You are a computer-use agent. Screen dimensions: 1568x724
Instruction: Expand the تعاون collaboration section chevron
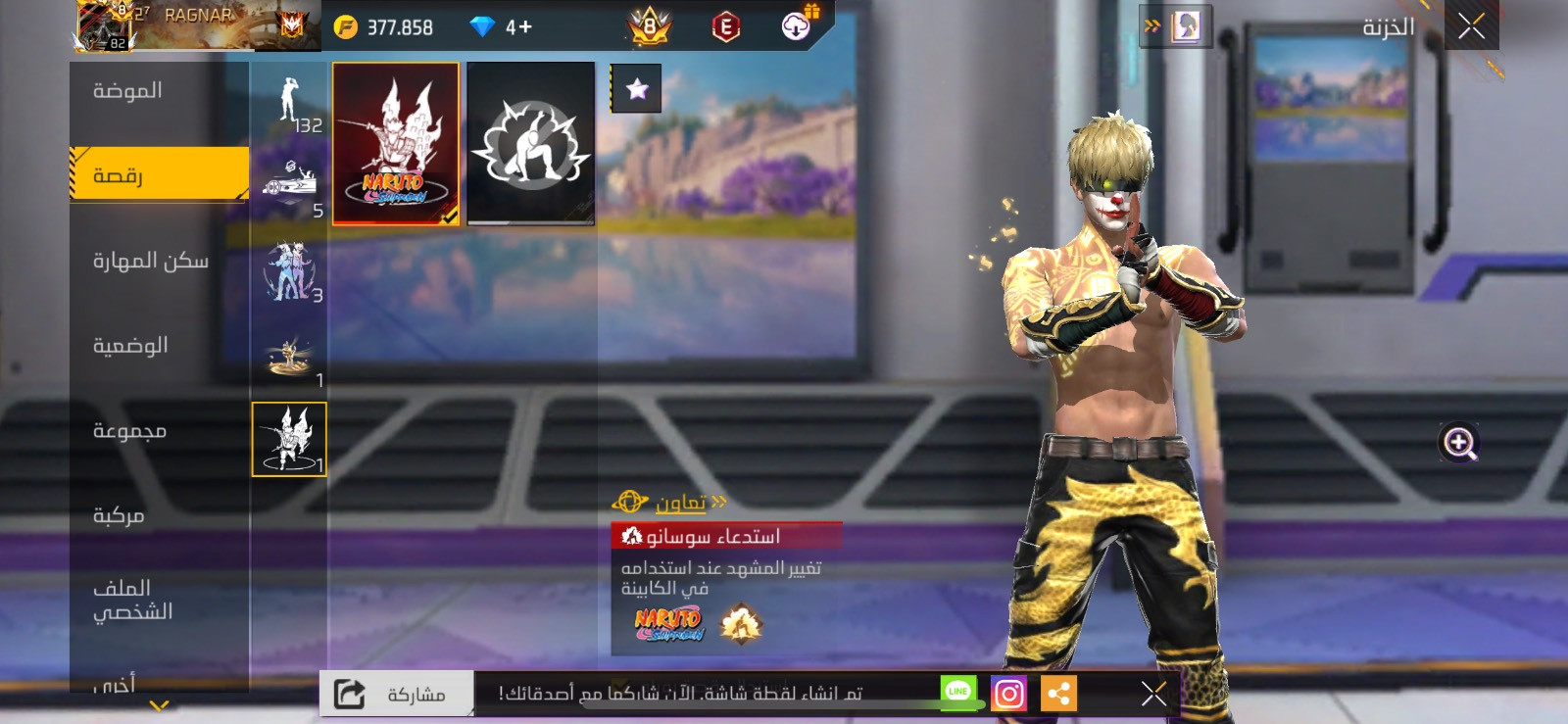pyautogui.click(x=720, y=501)
